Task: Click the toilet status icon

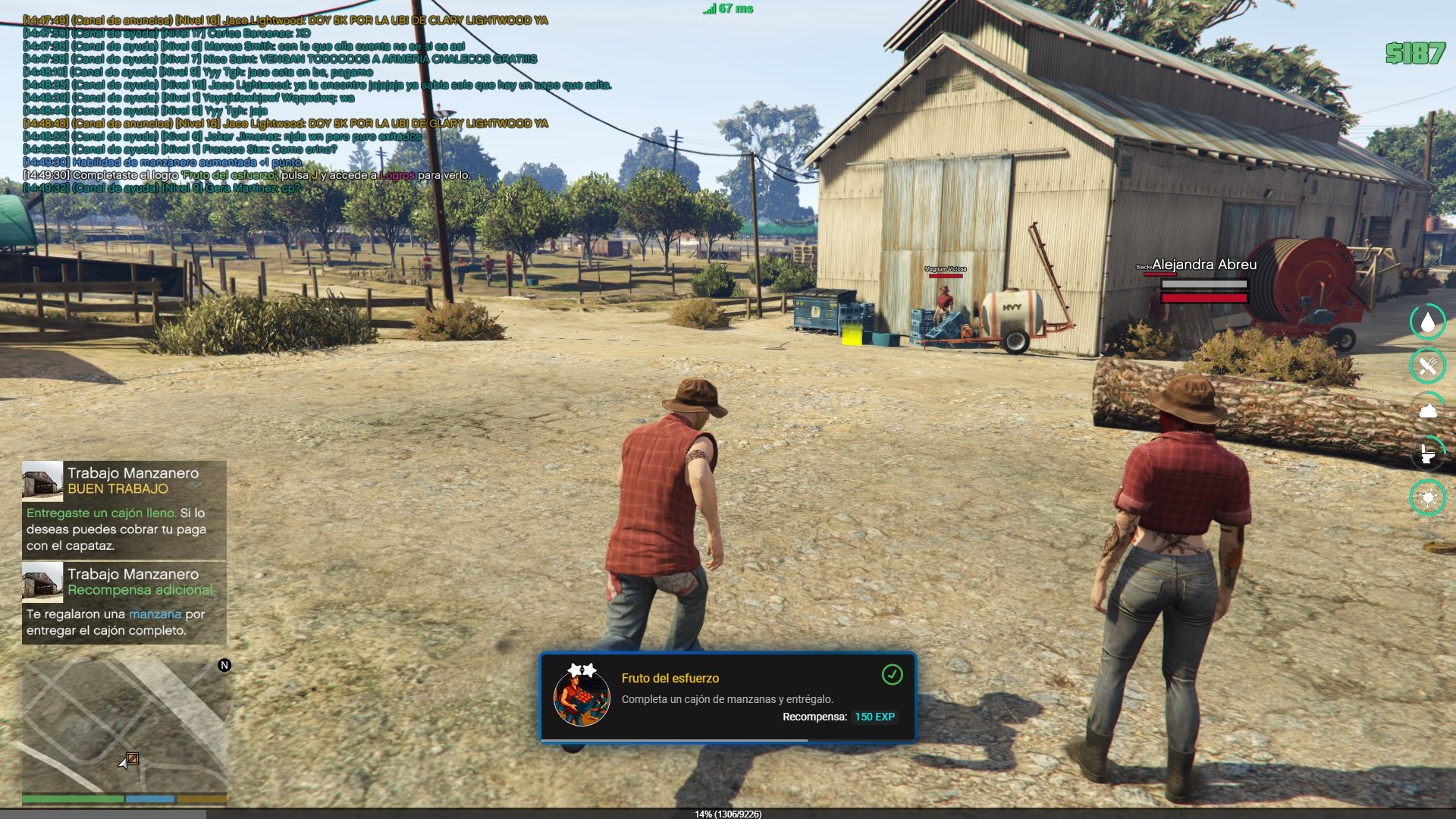Action: (1428, 454)
